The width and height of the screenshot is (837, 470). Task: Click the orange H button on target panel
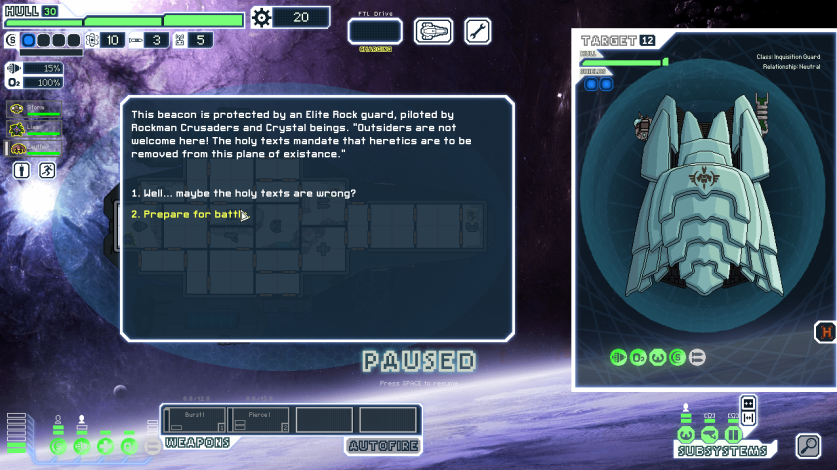[x=826, y=333]
